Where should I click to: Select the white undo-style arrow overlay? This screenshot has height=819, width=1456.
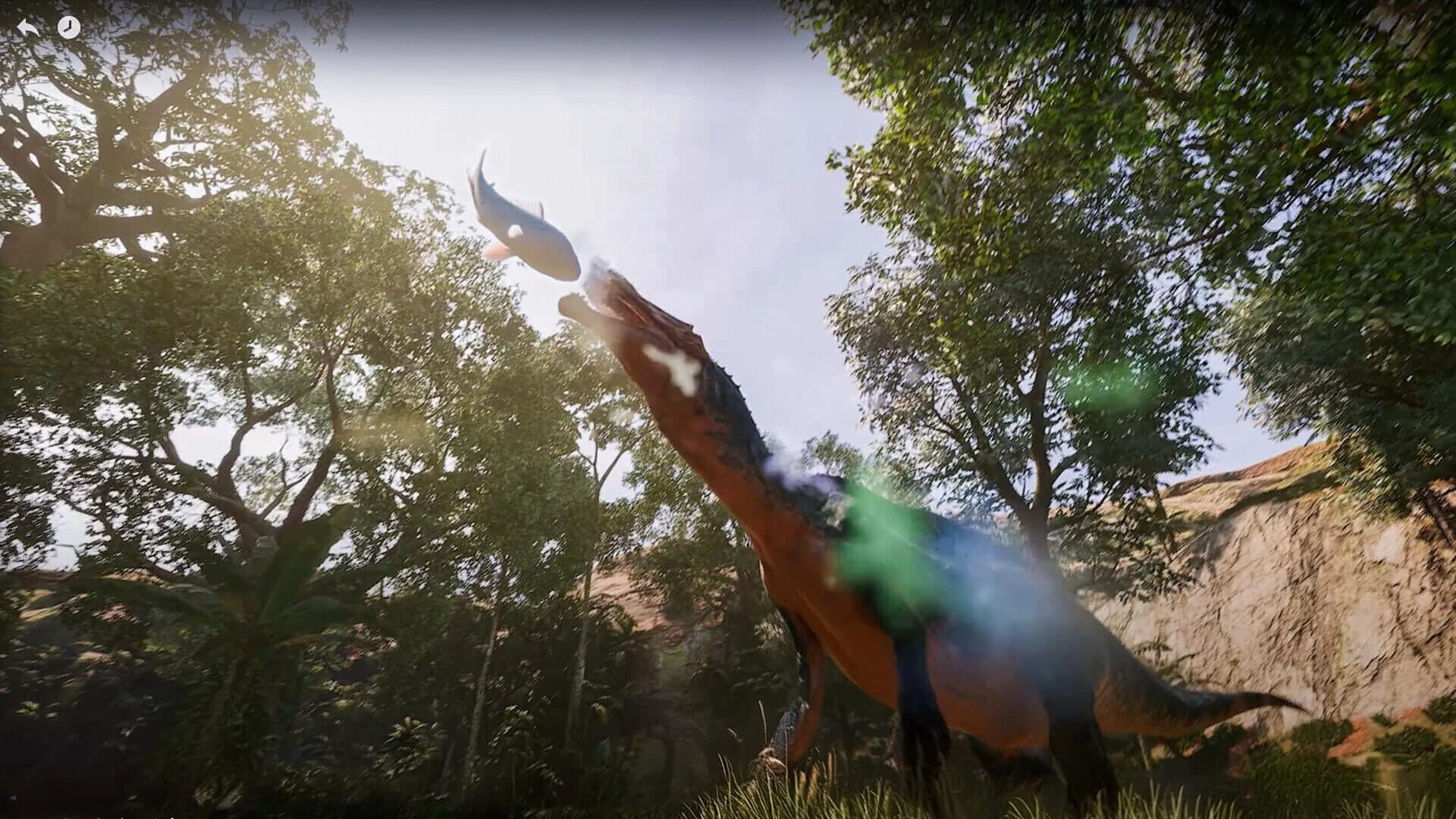tap(27, 27)
